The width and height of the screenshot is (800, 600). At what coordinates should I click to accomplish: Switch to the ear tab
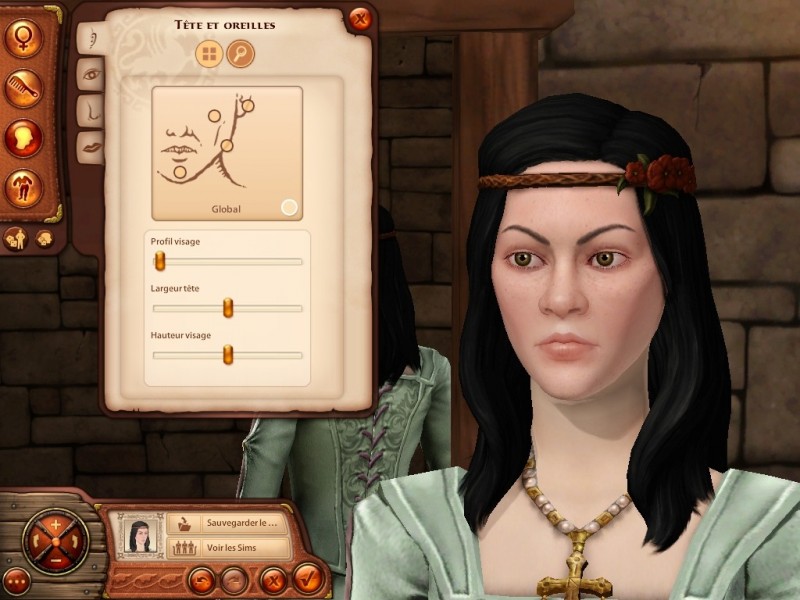(x=90, y=38)
